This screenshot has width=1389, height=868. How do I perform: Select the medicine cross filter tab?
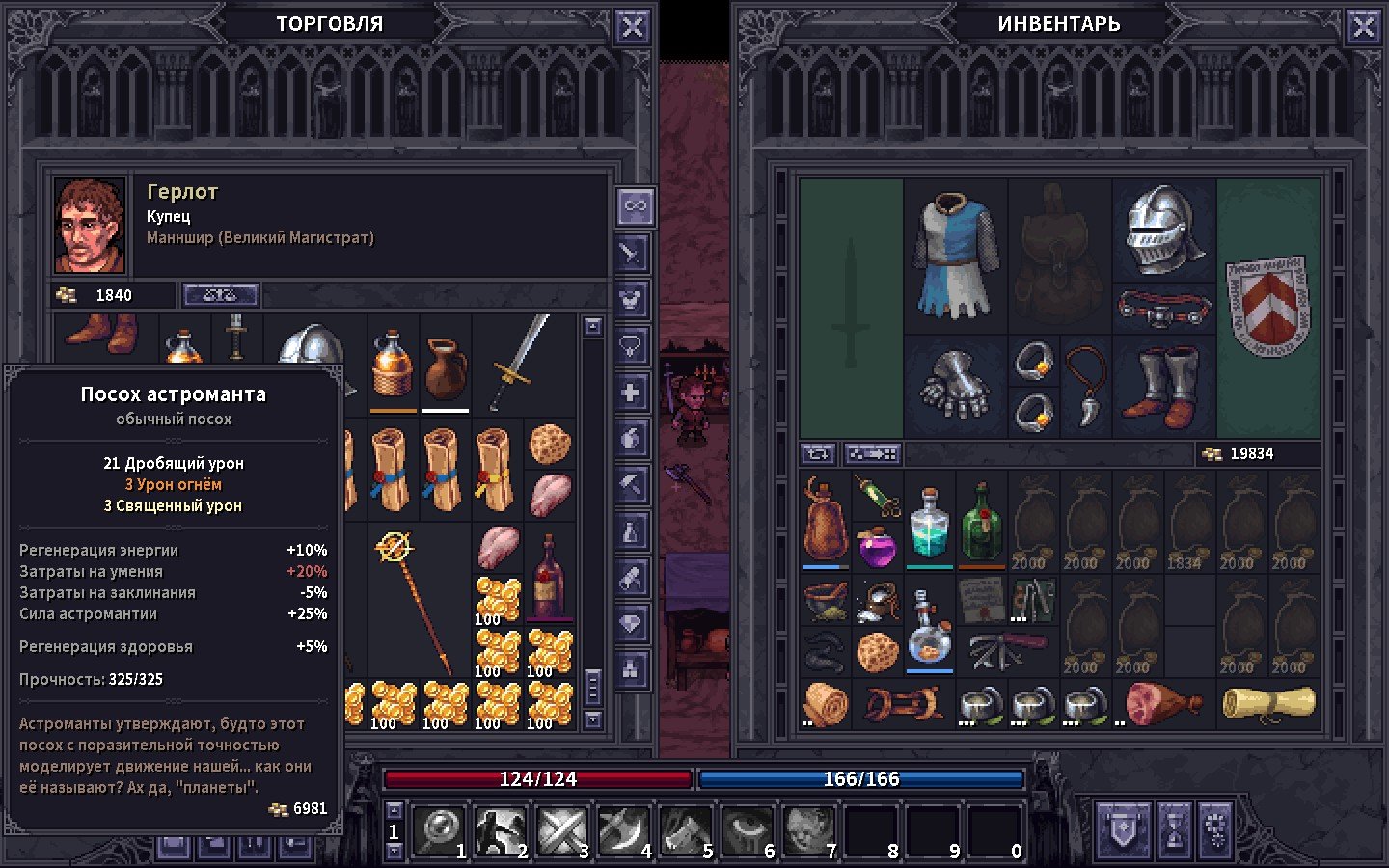pos(631,393)
